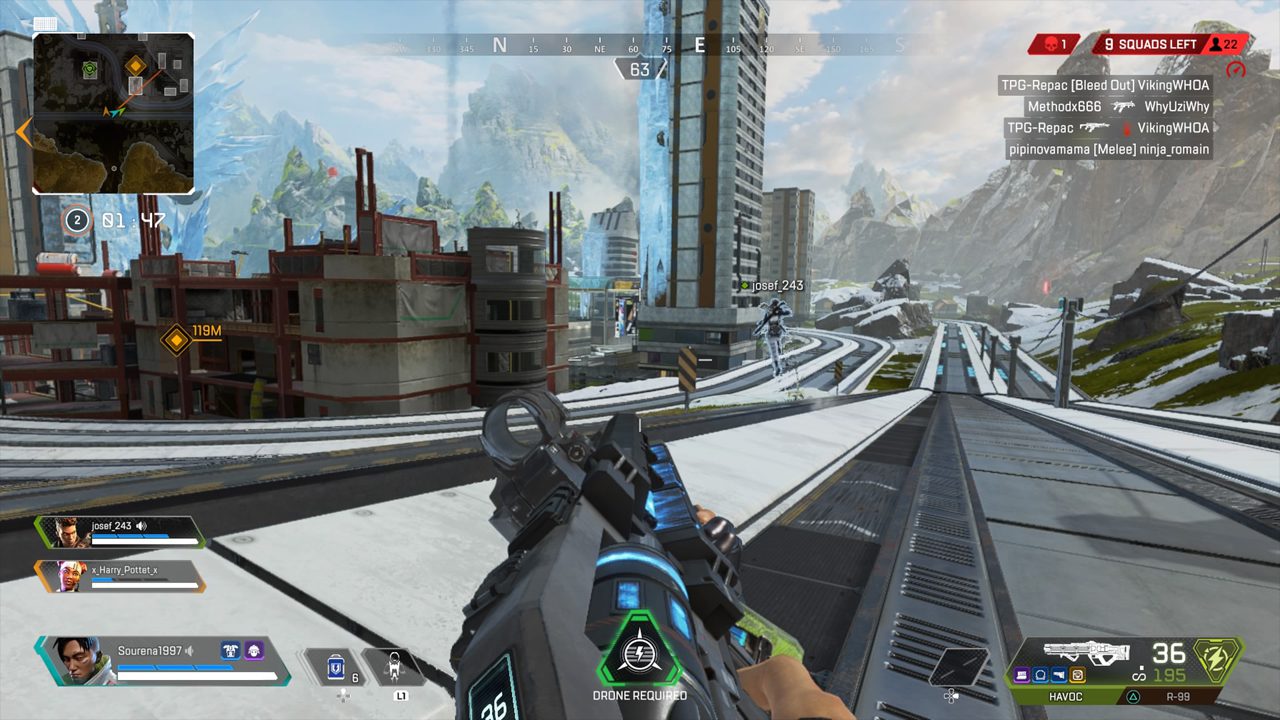
Task: Click the blue knockdown shield icon
Action: pyautogui.click(x=230, y=651)
